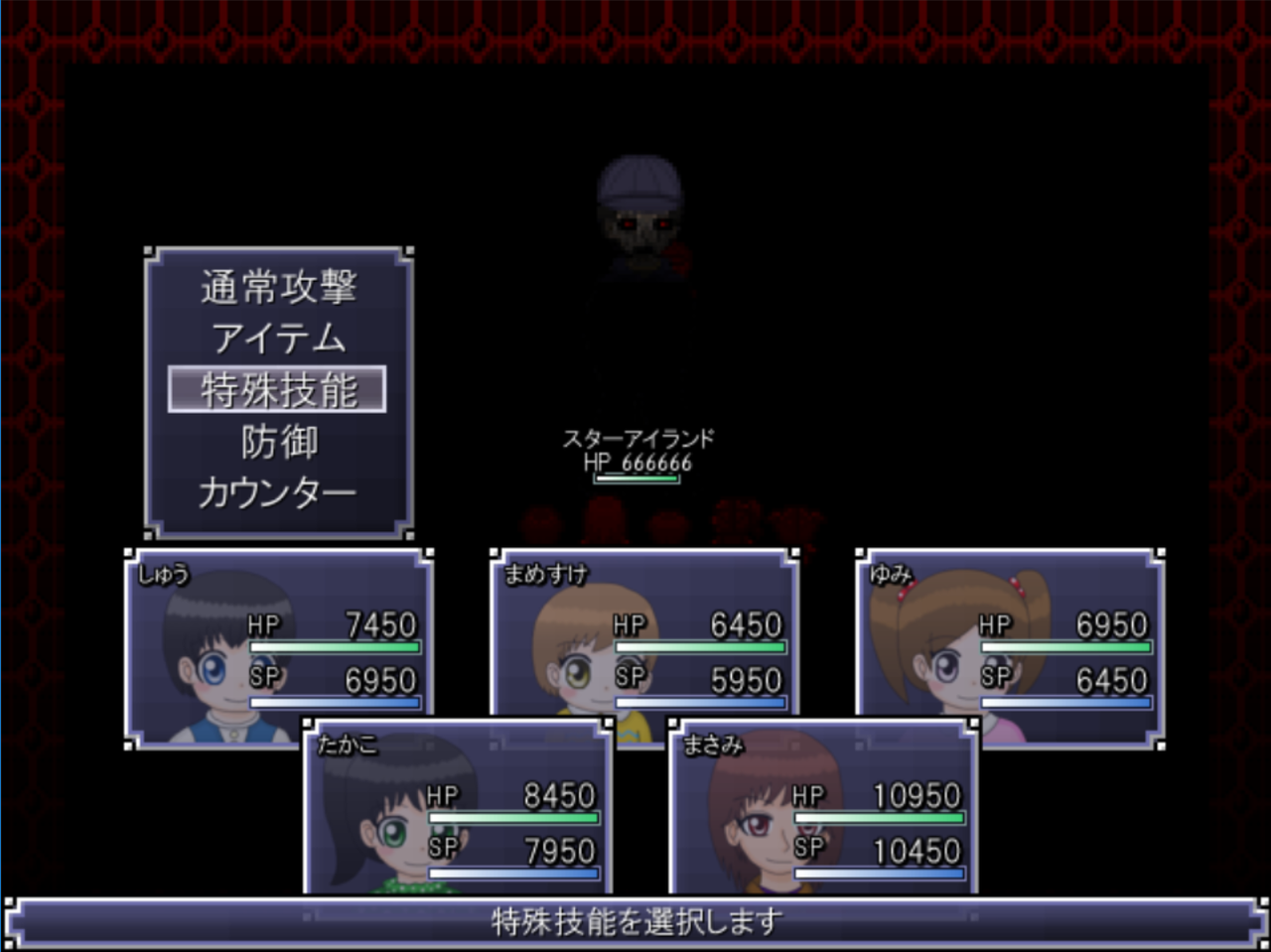Select 防御 to defend
This screenshot has width=1271, height=952.
[x=278, y=442]
